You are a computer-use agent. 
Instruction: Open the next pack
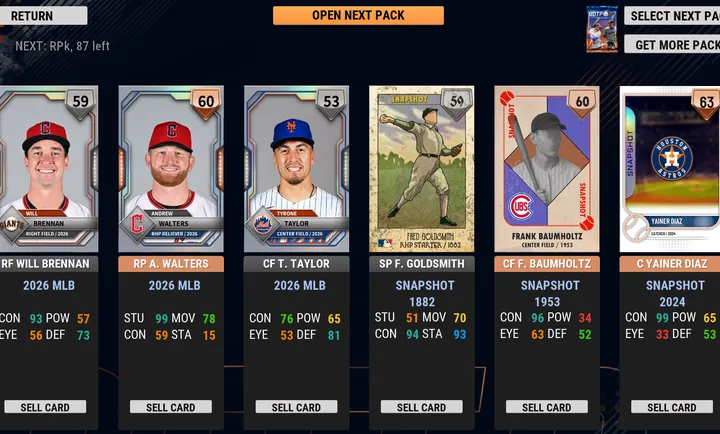pos(358,16)
